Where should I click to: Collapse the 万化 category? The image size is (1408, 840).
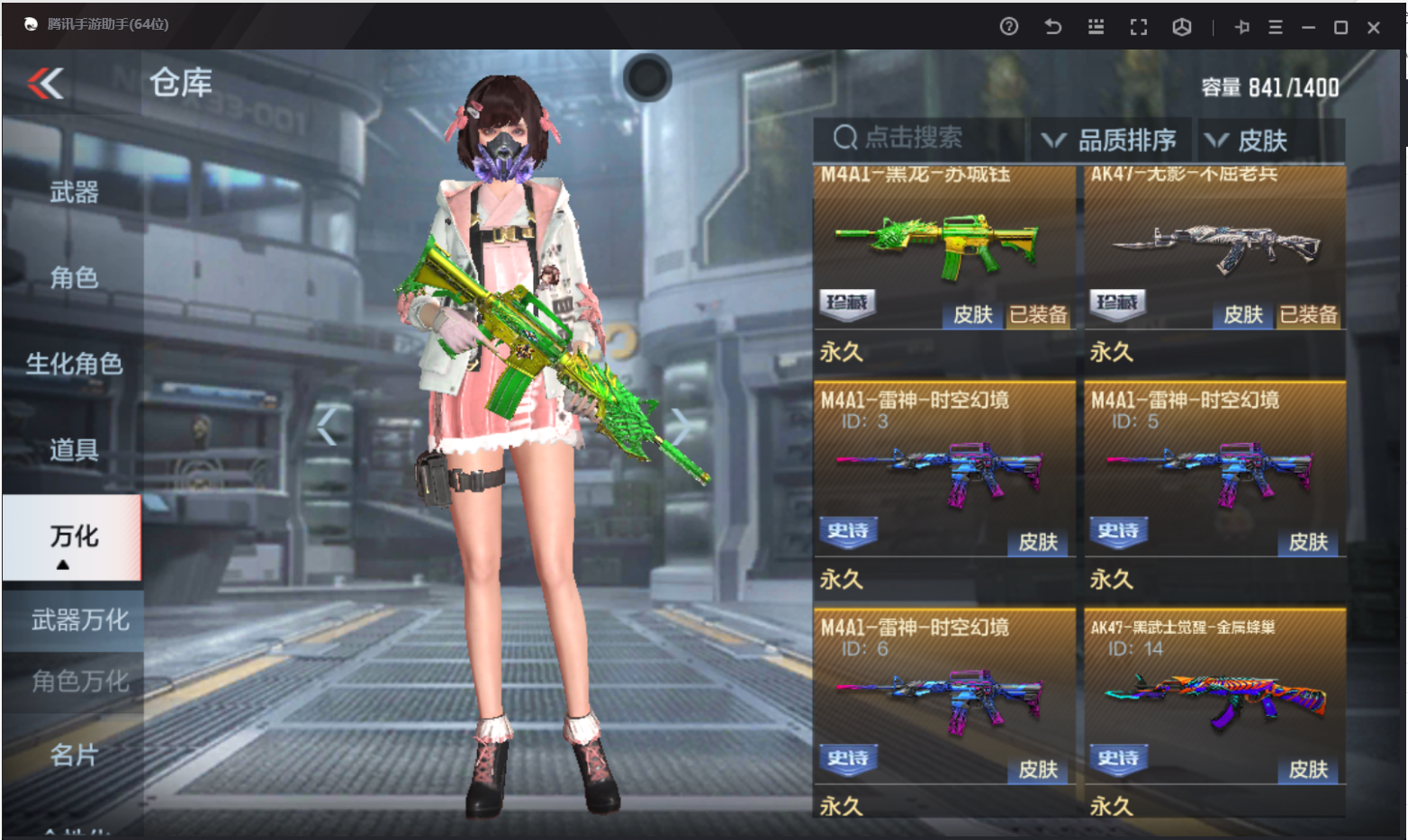pos(73,538)
